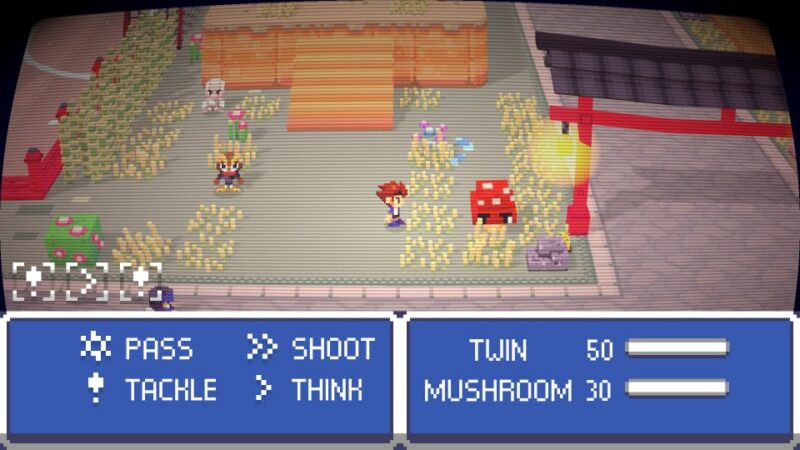Choose the PASS command

click(158, 348)
